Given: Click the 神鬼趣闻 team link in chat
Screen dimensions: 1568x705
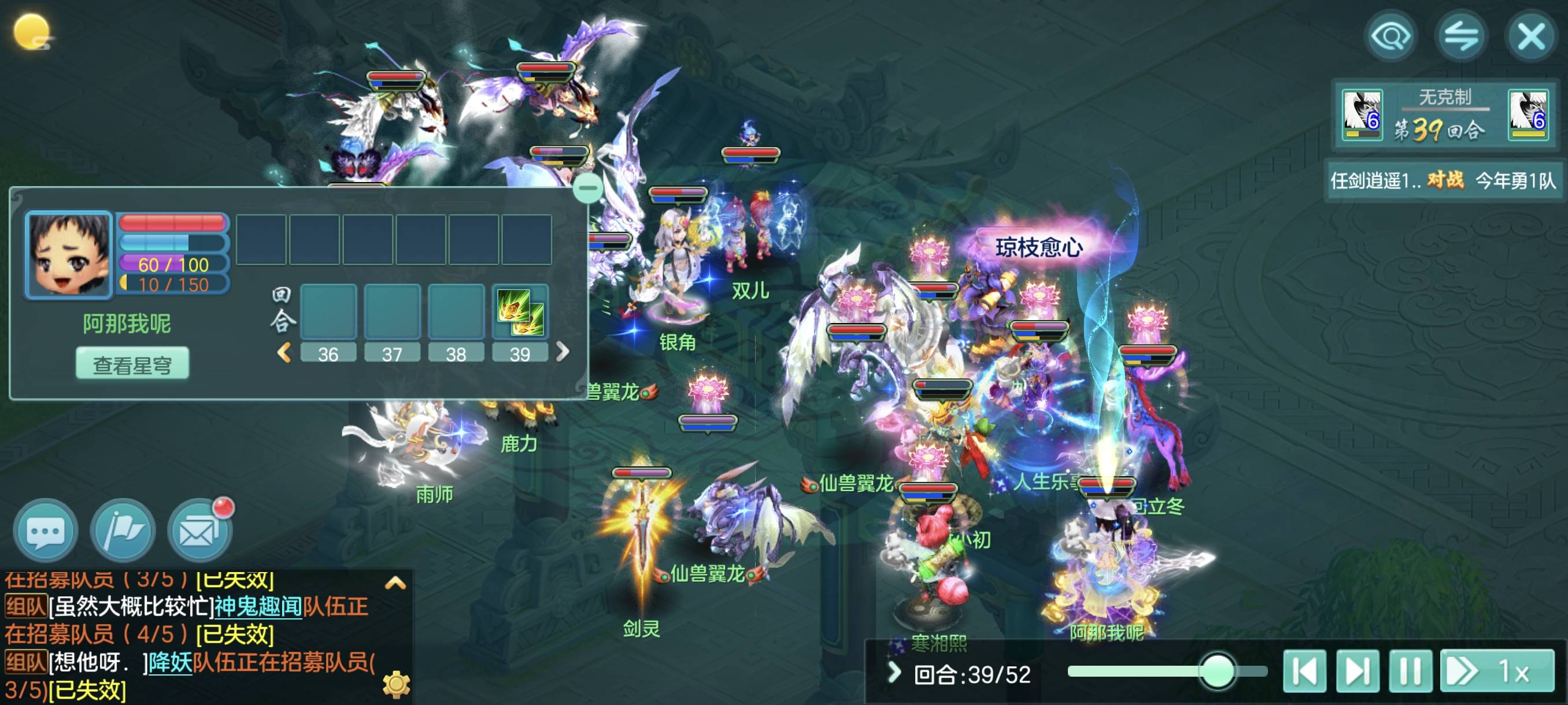Looking at the screenshot, I should click(258, 606).
